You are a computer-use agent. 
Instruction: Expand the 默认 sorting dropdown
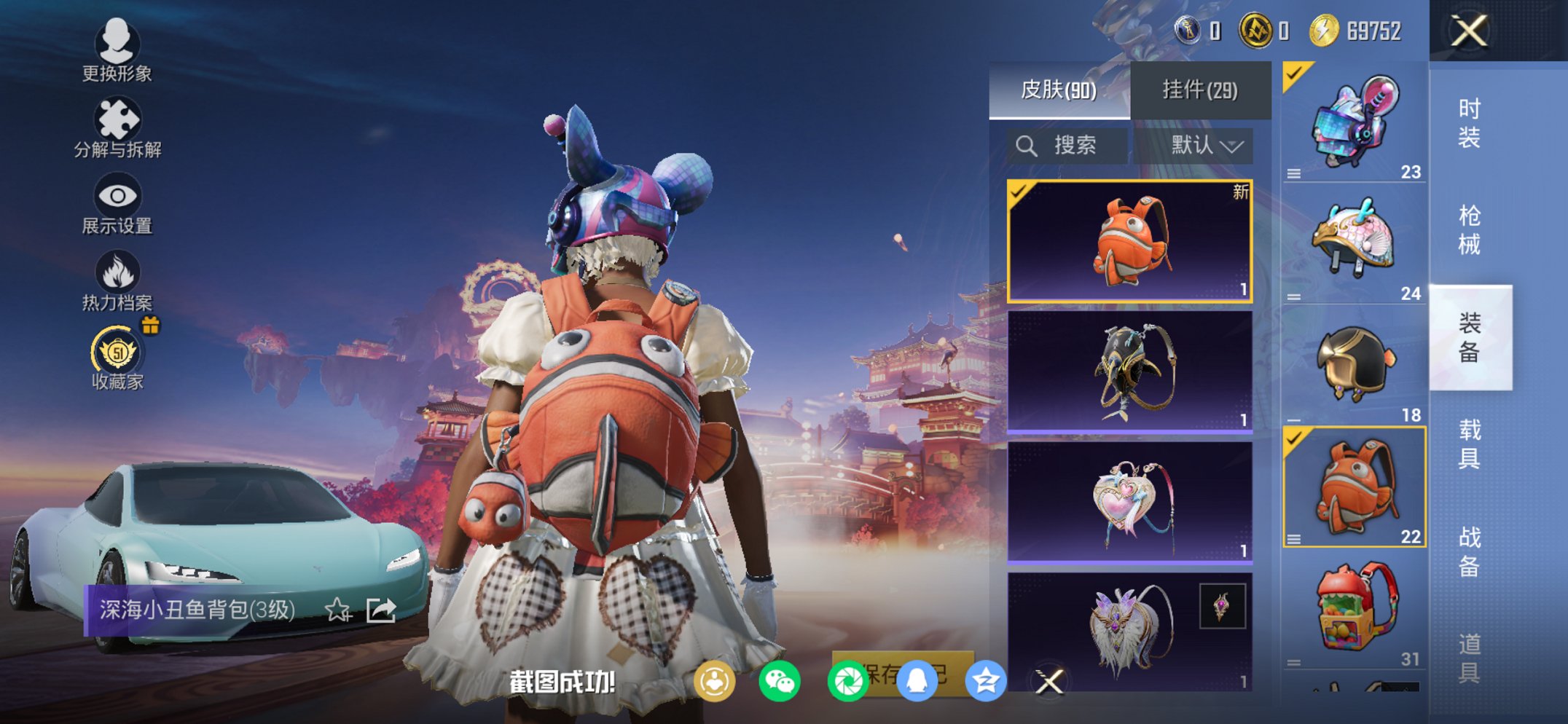tap(1203, 145)
